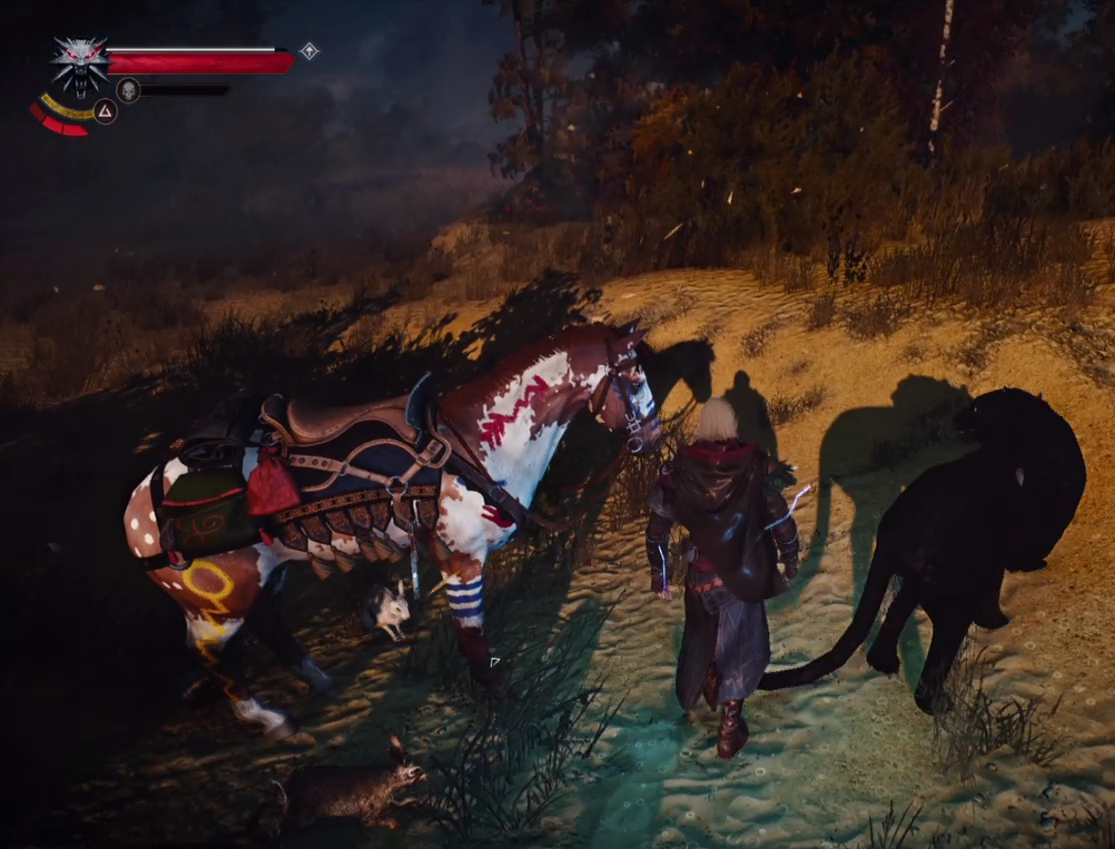Click the skull toxicity icon
This screenshot has width=1115, height=849.
(128, 90)
